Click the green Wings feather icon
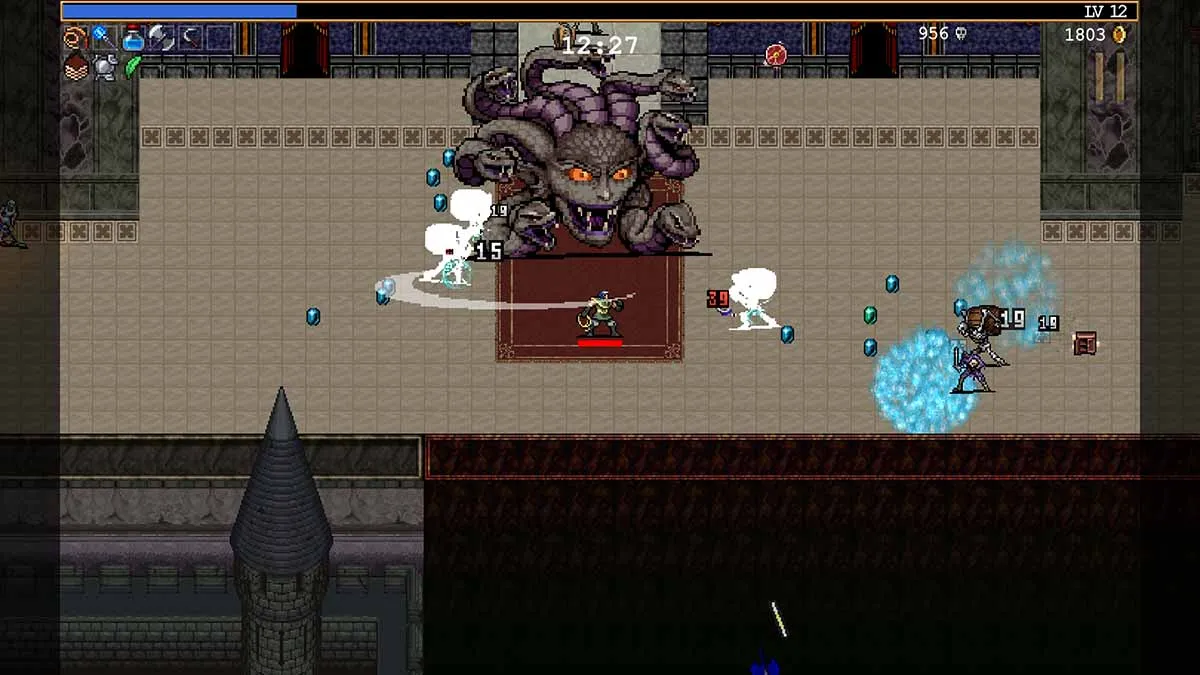The width and height of the screenshot is (1200, 675). coord(132,67)
